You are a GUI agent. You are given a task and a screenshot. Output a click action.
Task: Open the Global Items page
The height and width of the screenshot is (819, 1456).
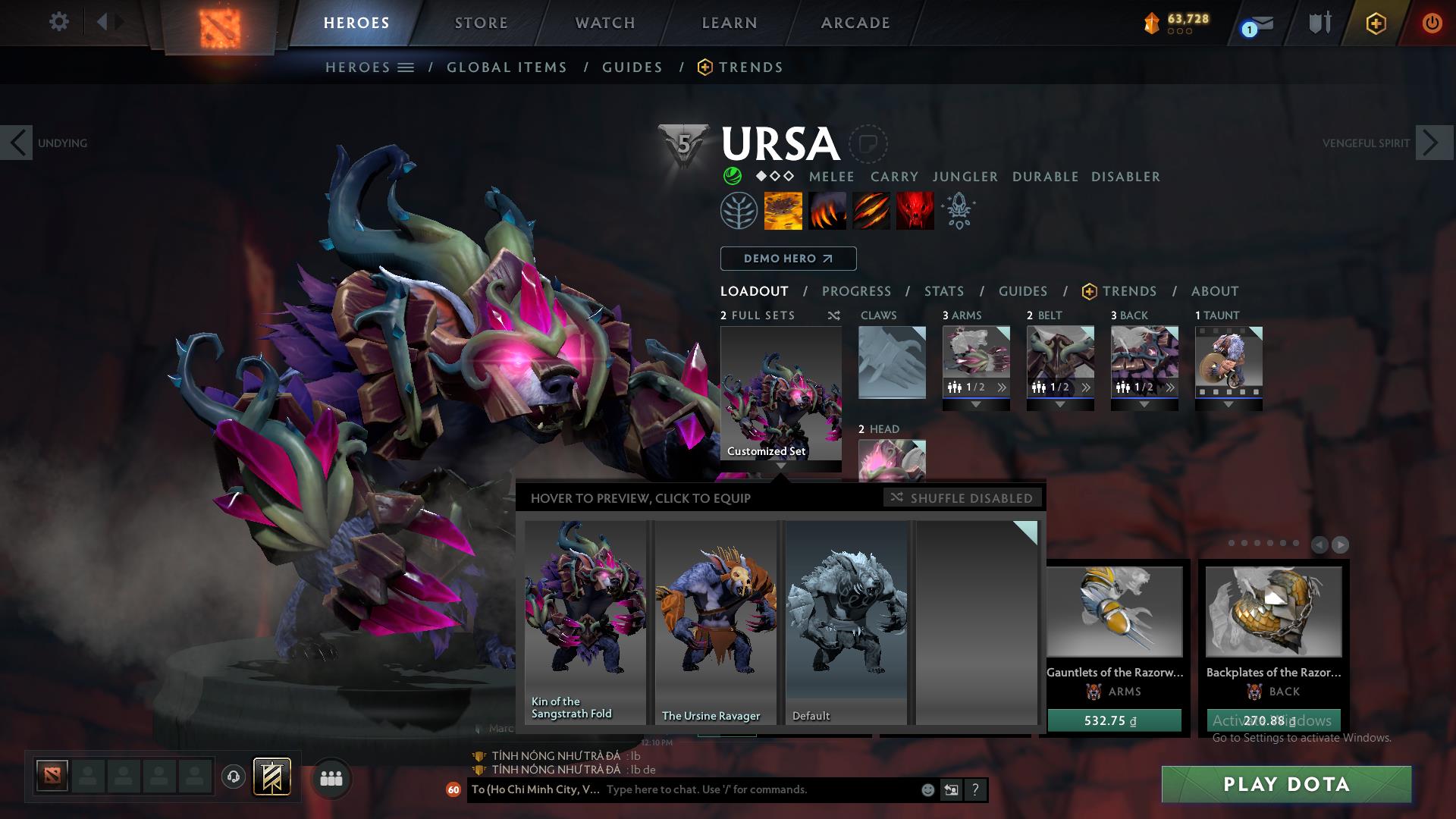point(507,67)
